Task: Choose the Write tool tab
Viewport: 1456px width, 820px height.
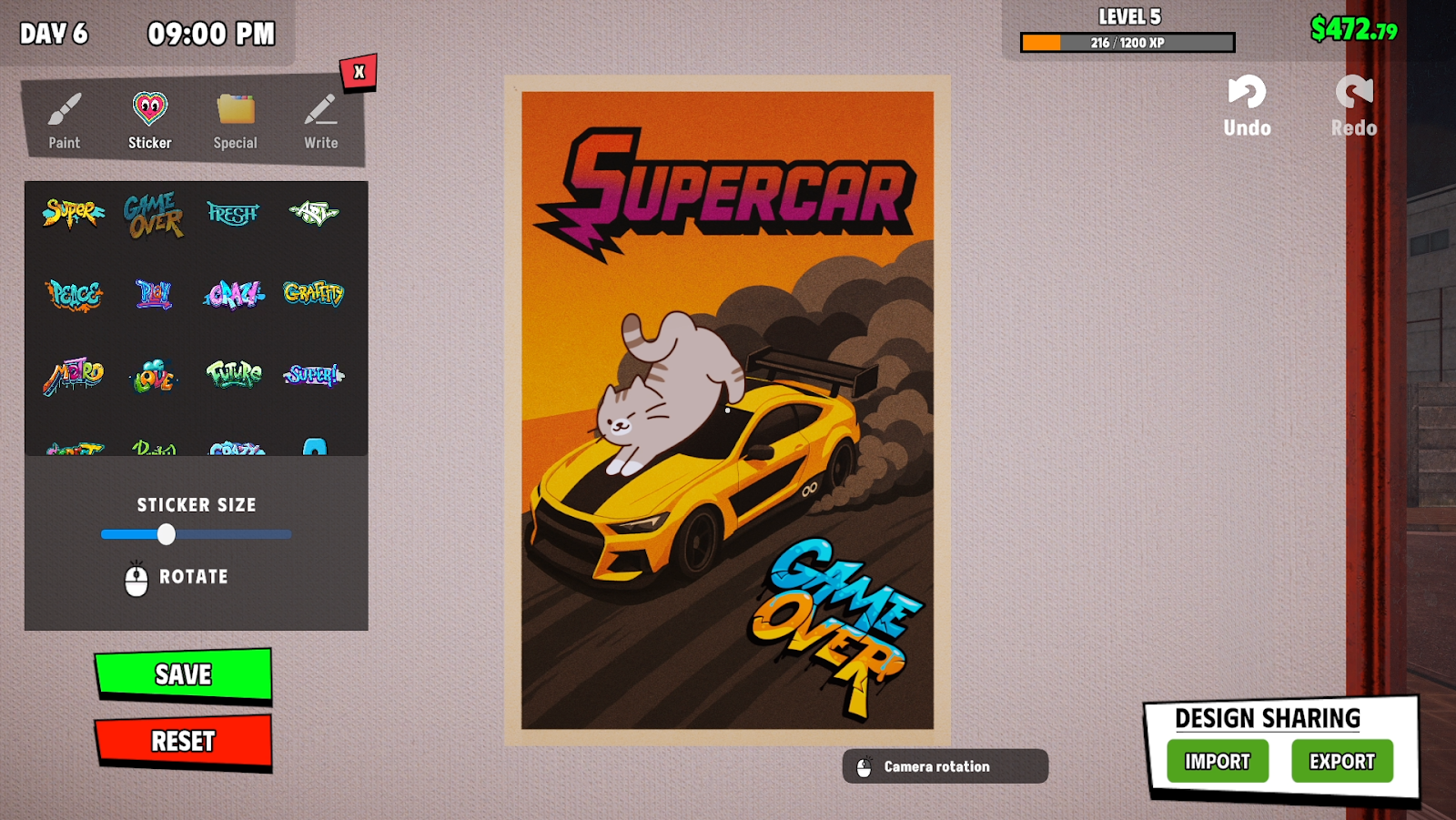Action: pos(320,120)
